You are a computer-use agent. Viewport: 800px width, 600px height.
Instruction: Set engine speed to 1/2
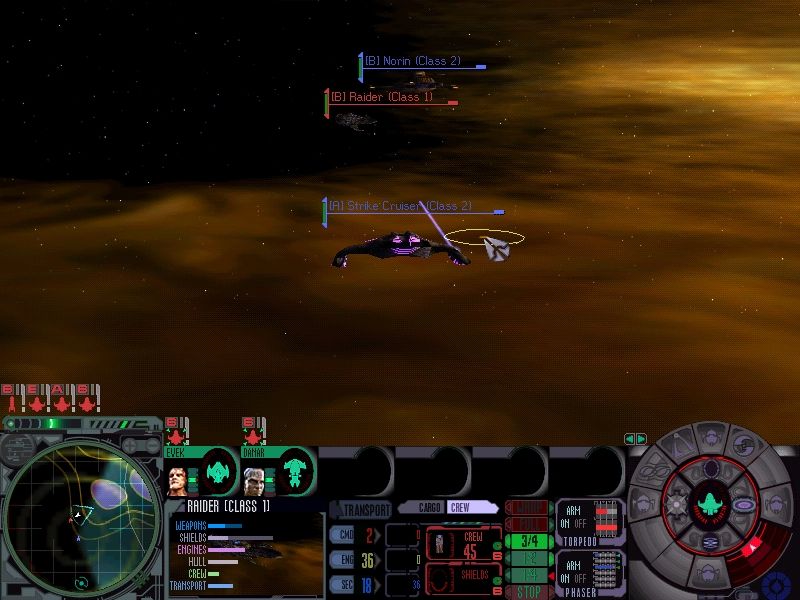click(x=527, y=558)
